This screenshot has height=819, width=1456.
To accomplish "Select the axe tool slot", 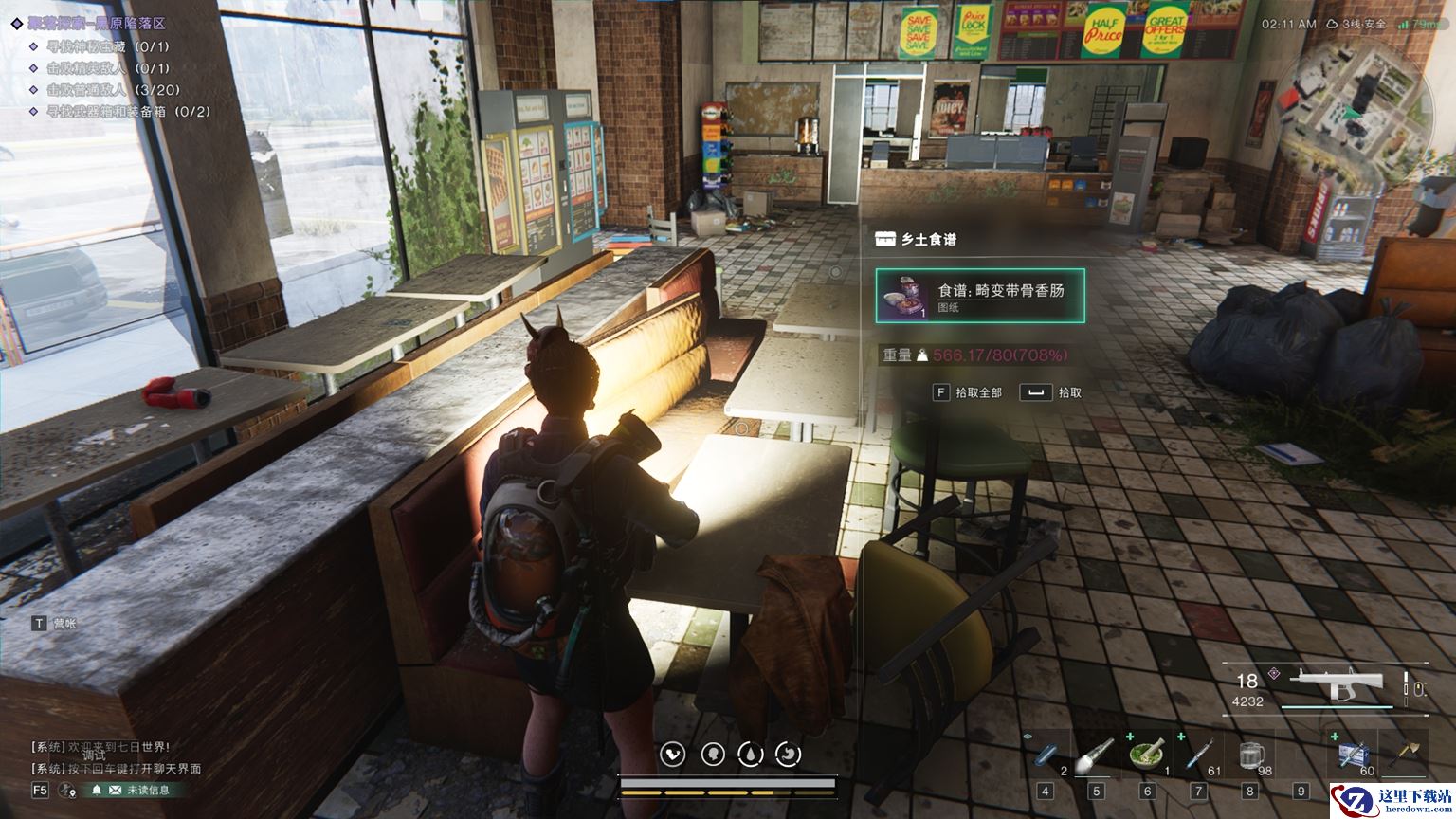I will [1404, 755].
